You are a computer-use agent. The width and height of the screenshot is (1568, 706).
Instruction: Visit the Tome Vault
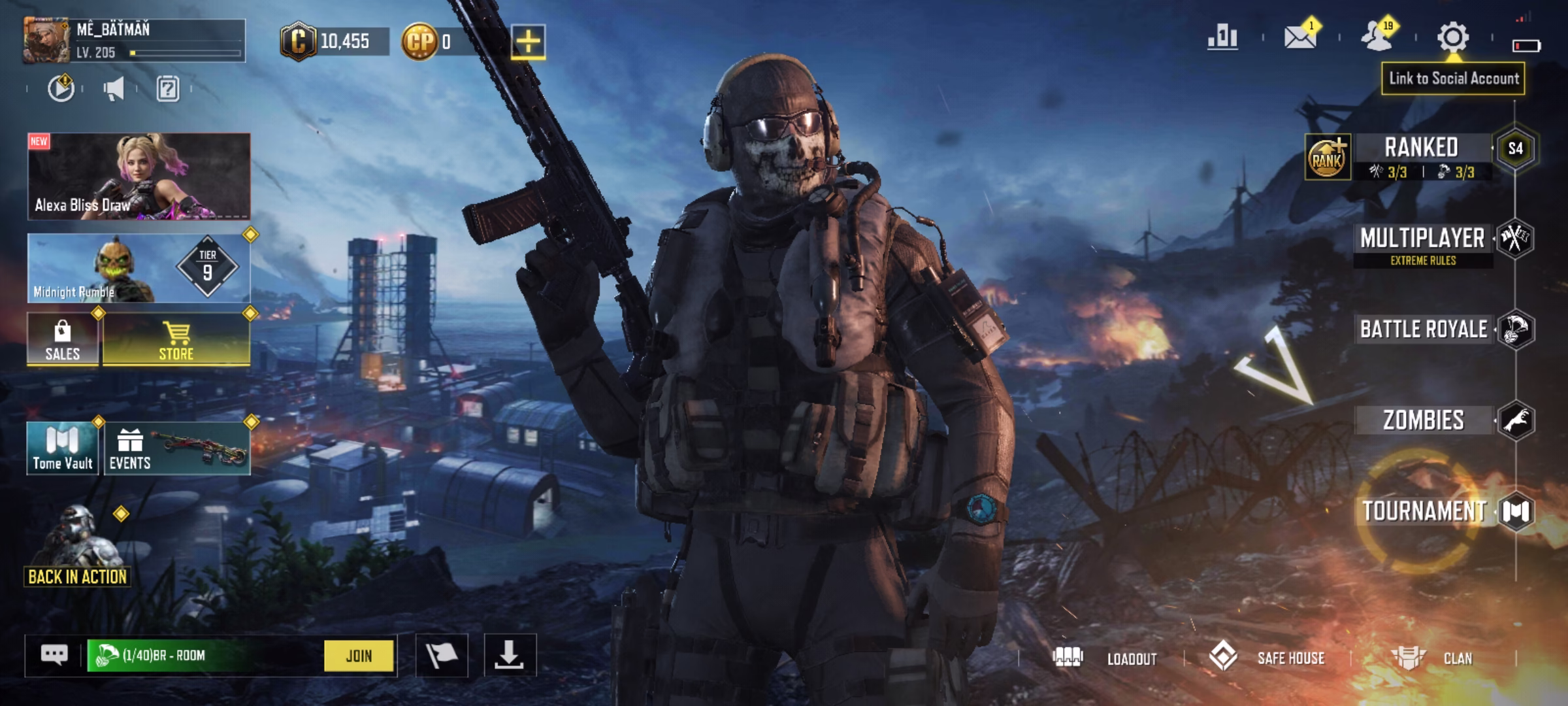tap(63, 448)
